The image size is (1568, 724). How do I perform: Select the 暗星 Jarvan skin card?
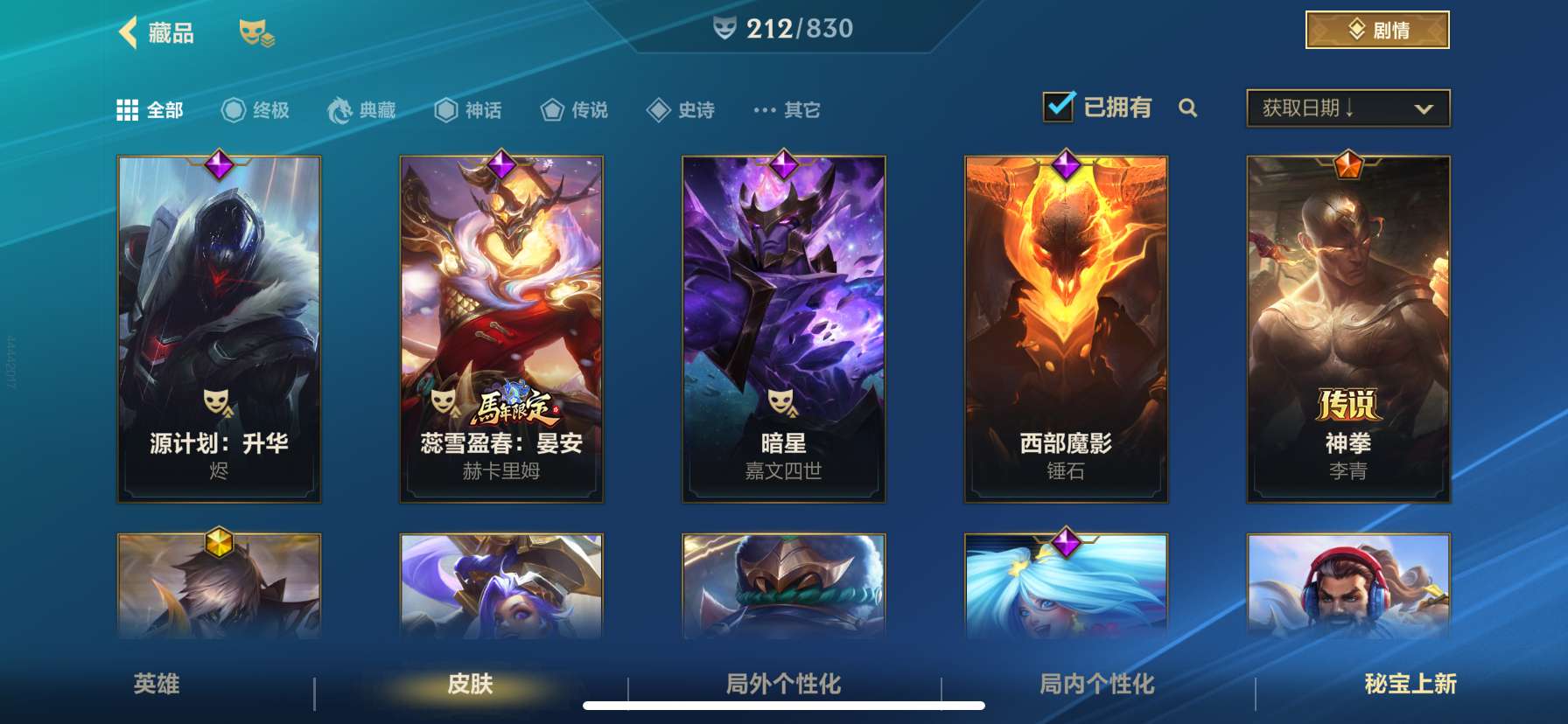click(x=785, y=328)
